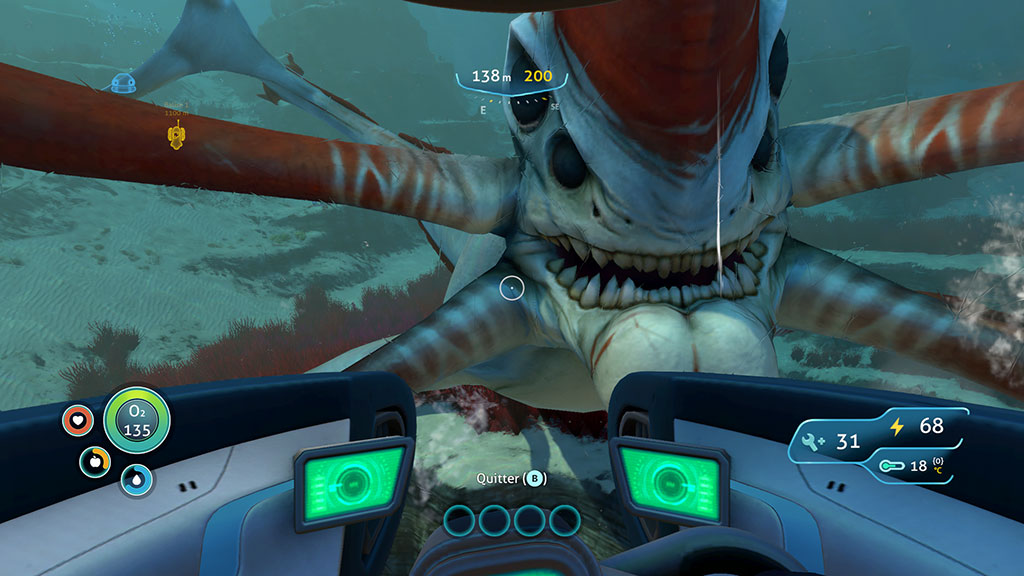Image resolution: width=1024 pixels, height=576 pixels.
Task: Click the yellow vehicle beacon marker
Action: 177,136
